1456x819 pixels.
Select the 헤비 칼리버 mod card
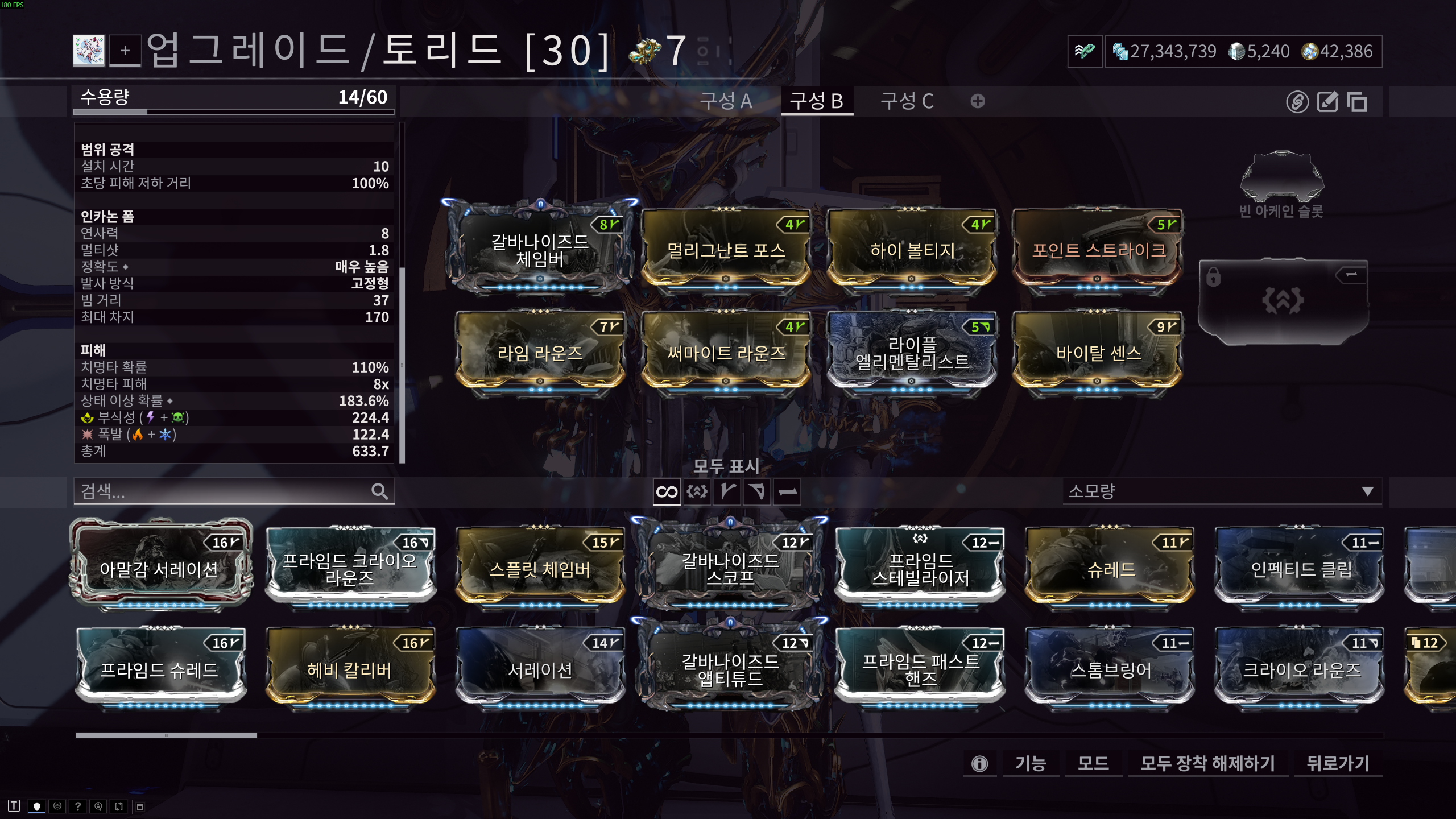click(350, 669)
